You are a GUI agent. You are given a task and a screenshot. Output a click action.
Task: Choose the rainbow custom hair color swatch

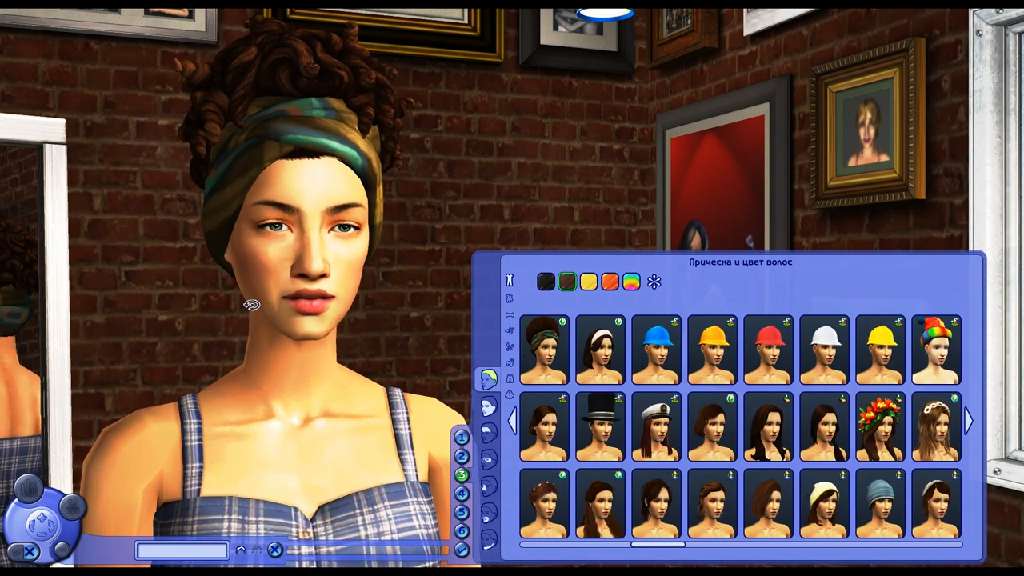click(631, 282)
